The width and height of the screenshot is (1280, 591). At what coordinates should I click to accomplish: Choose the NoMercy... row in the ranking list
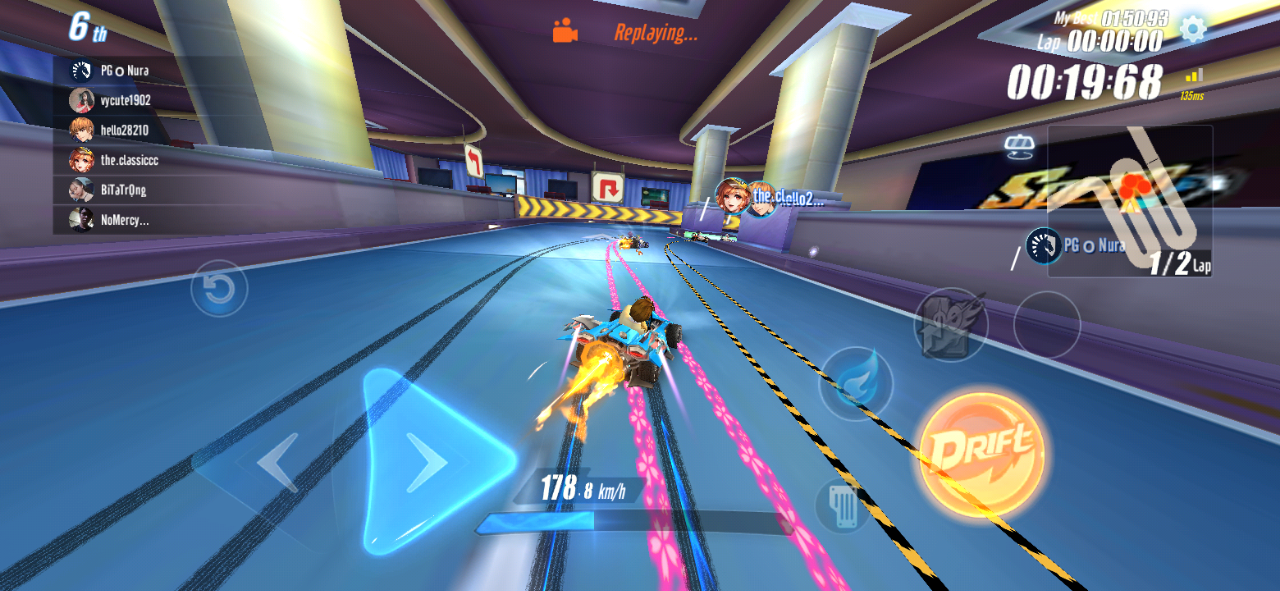click(123, 220)
